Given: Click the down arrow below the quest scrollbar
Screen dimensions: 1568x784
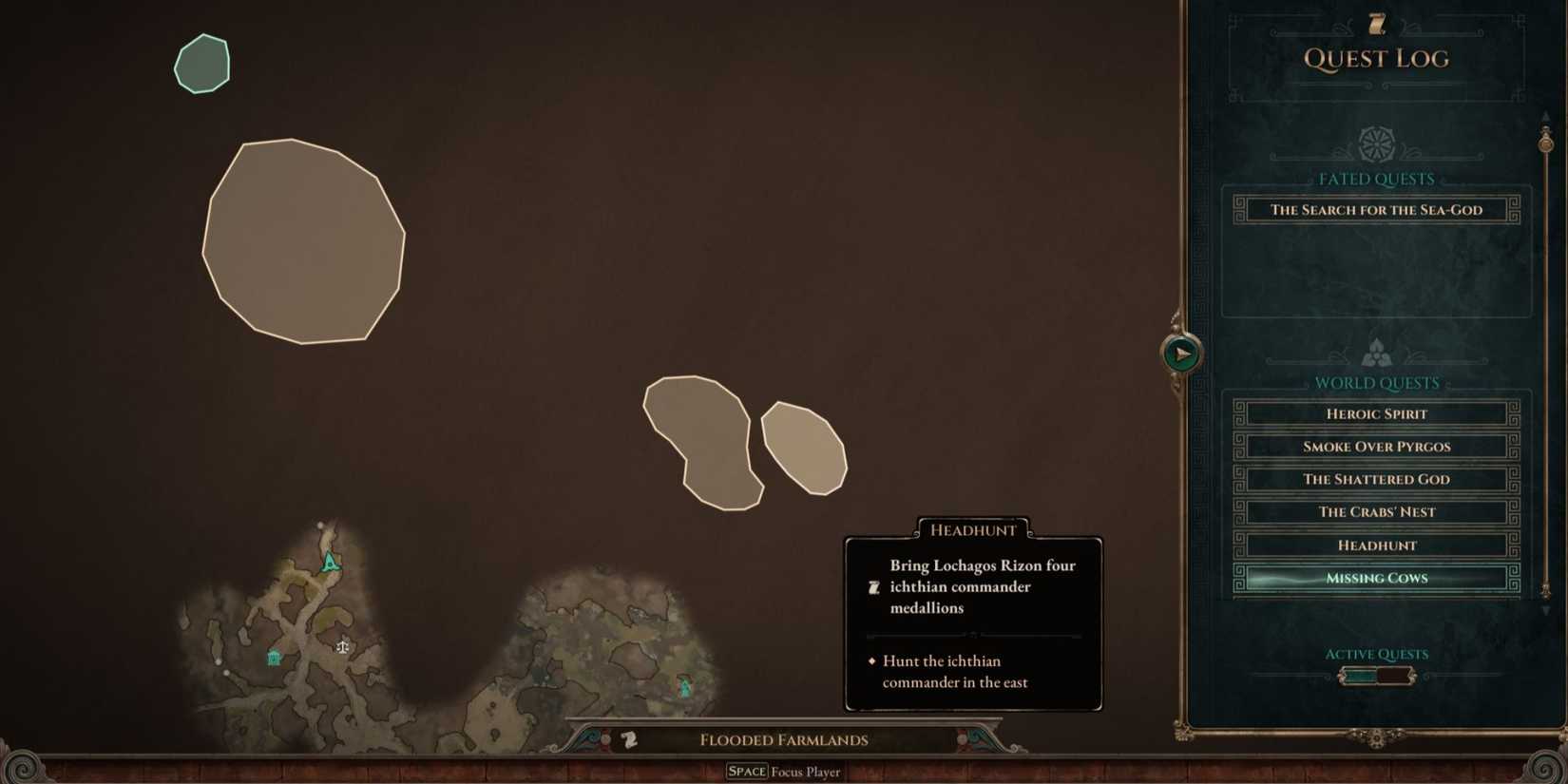Looking at the screenshot, I should tap(1545, 609).
